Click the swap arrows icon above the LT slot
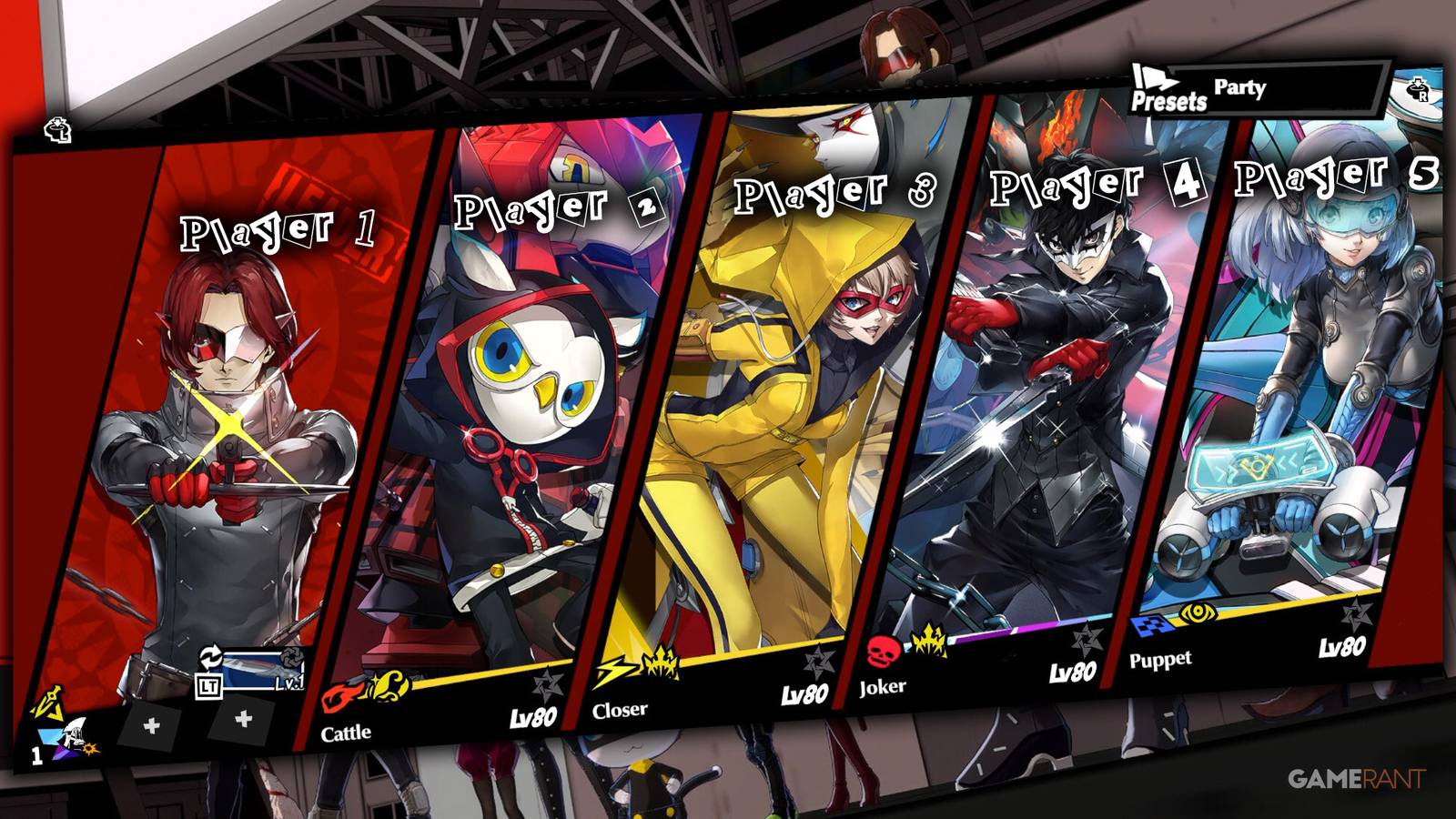 [x=209, y=655]
